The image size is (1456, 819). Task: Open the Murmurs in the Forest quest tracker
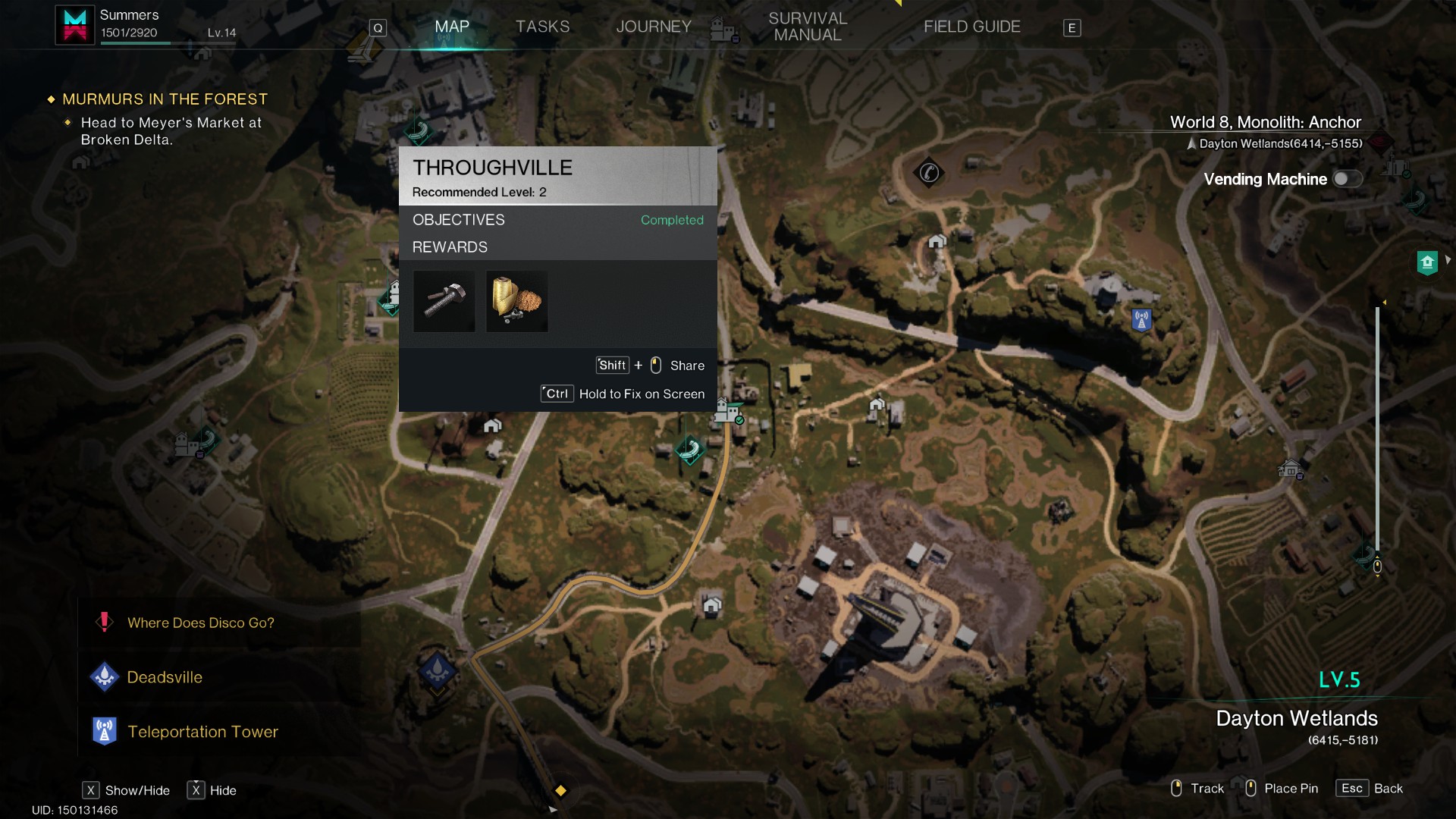(165, 99)
